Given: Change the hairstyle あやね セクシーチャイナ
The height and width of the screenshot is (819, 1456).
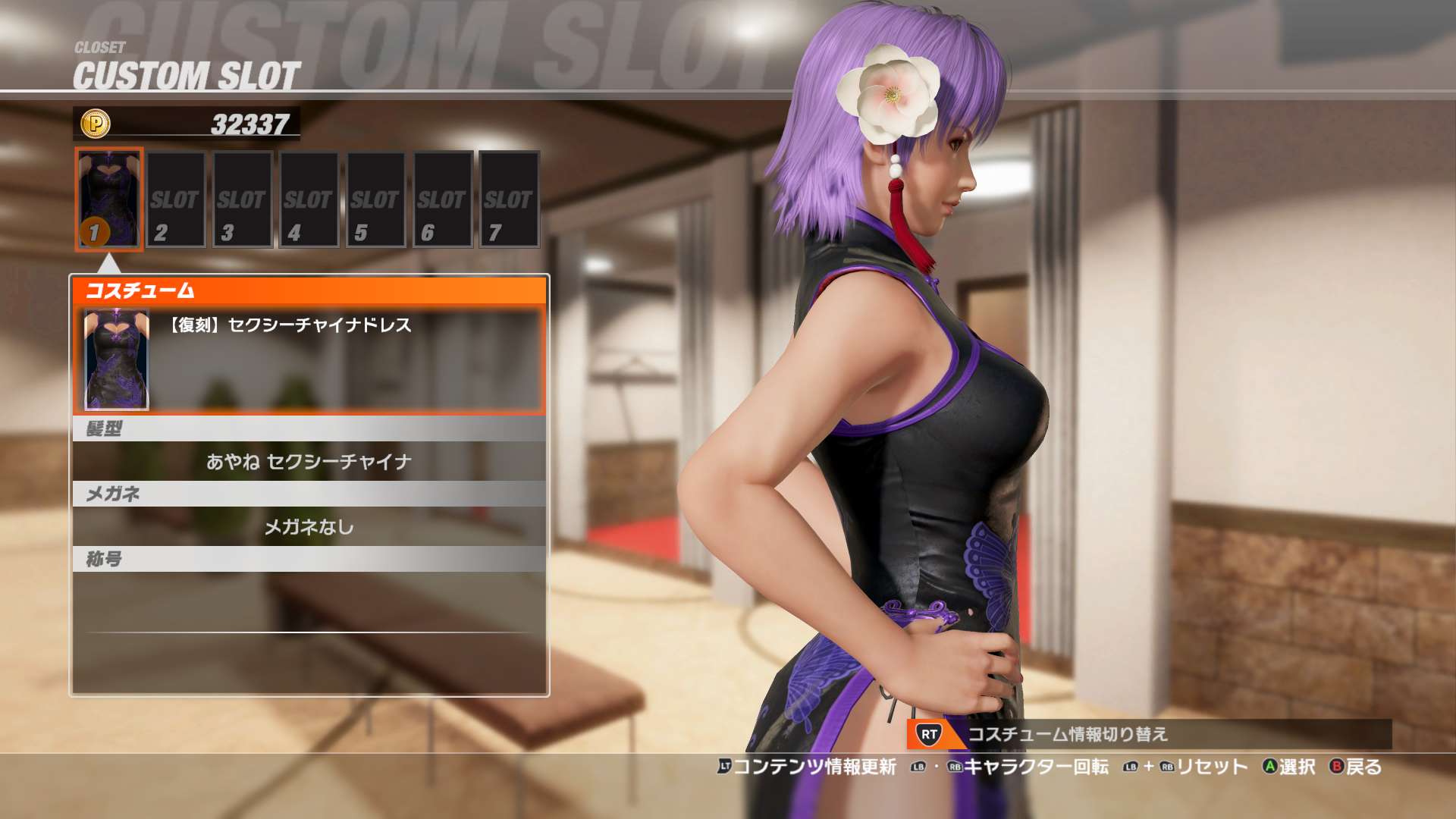Looking at the screenshot, I should click(x=309, y=461).
